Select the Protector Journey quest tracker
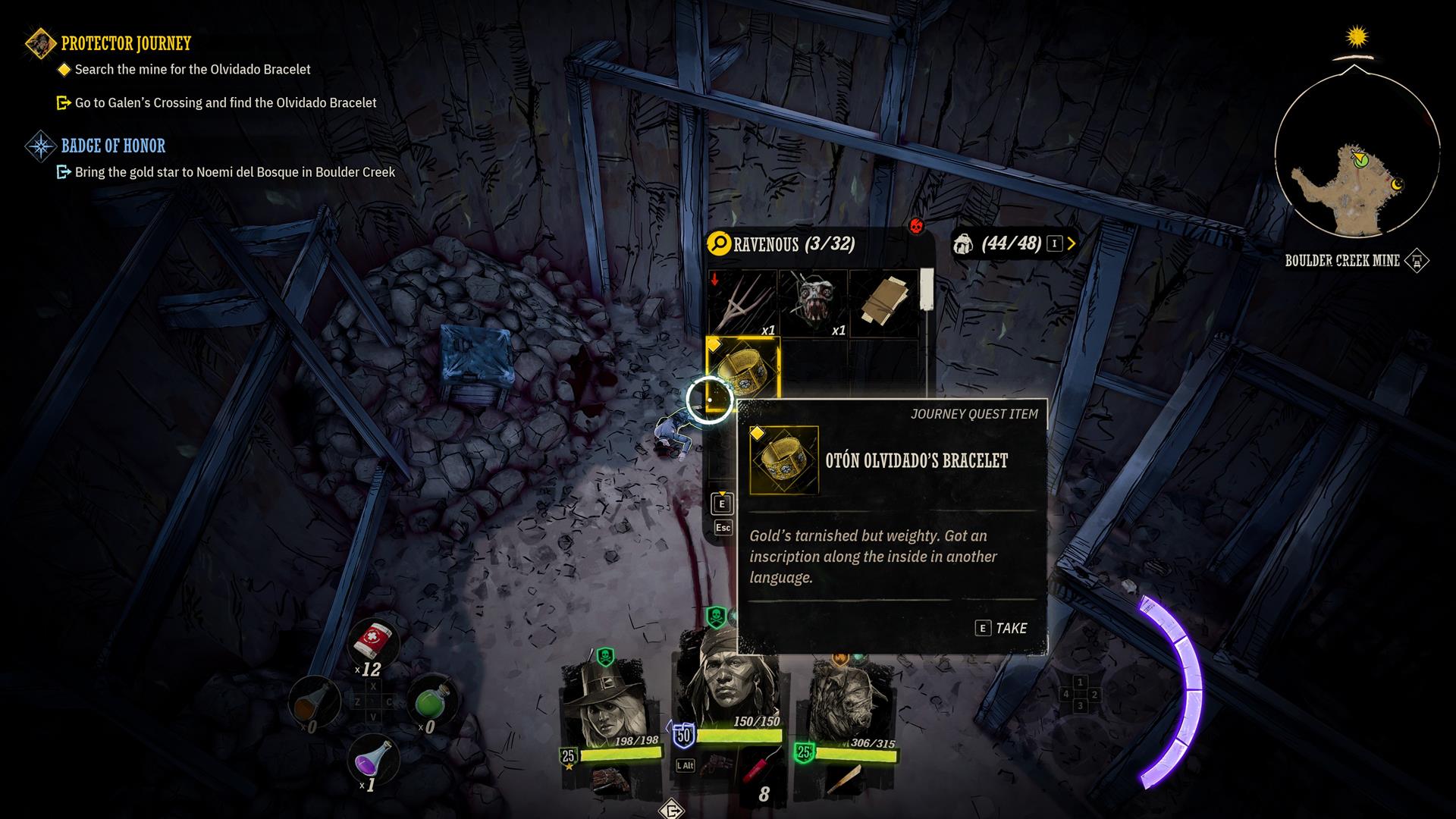1456x819 pixels. tap(126, 43)
